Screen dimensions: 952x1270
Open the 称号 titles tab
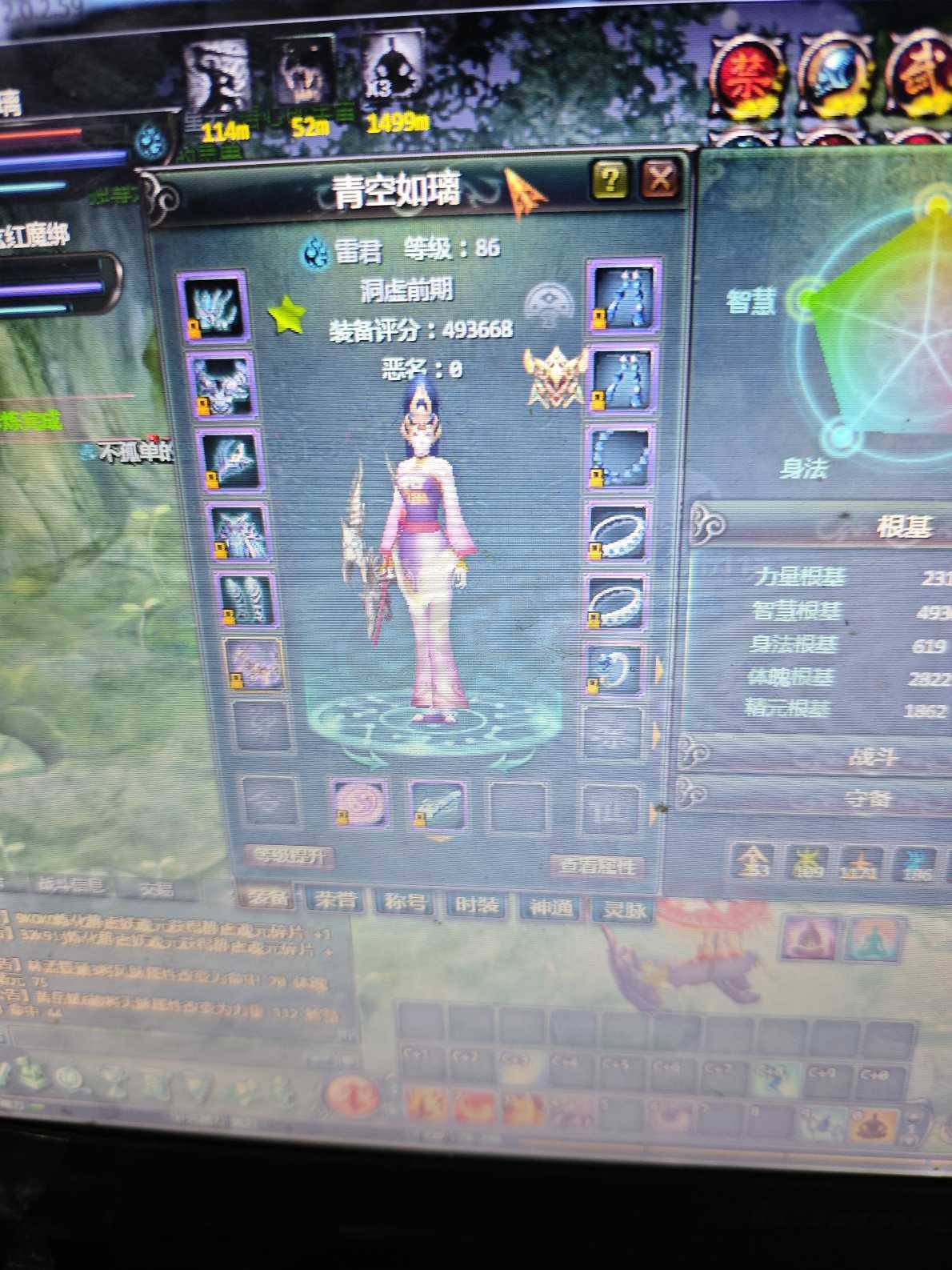(405, 903)
